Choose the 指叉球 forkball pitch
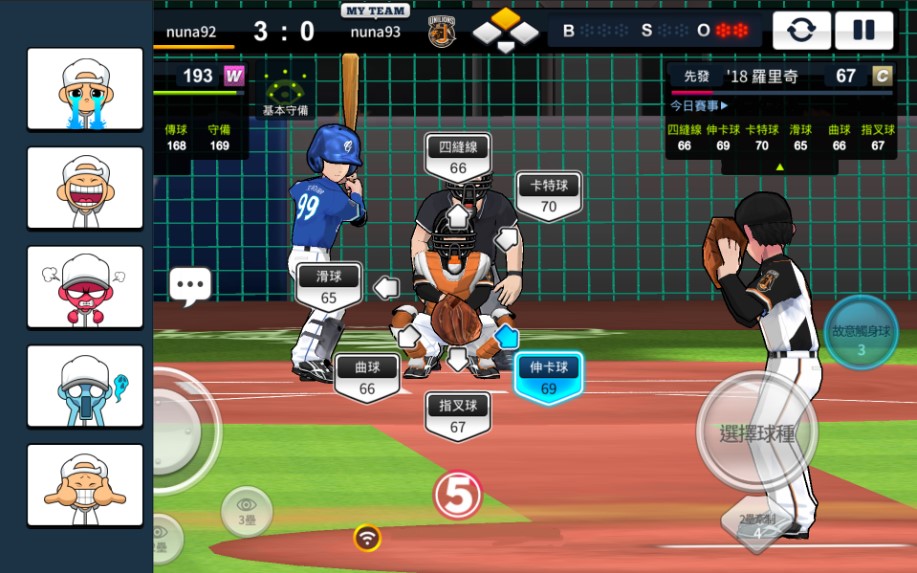The image size is (917, 573). coord(457,416)
